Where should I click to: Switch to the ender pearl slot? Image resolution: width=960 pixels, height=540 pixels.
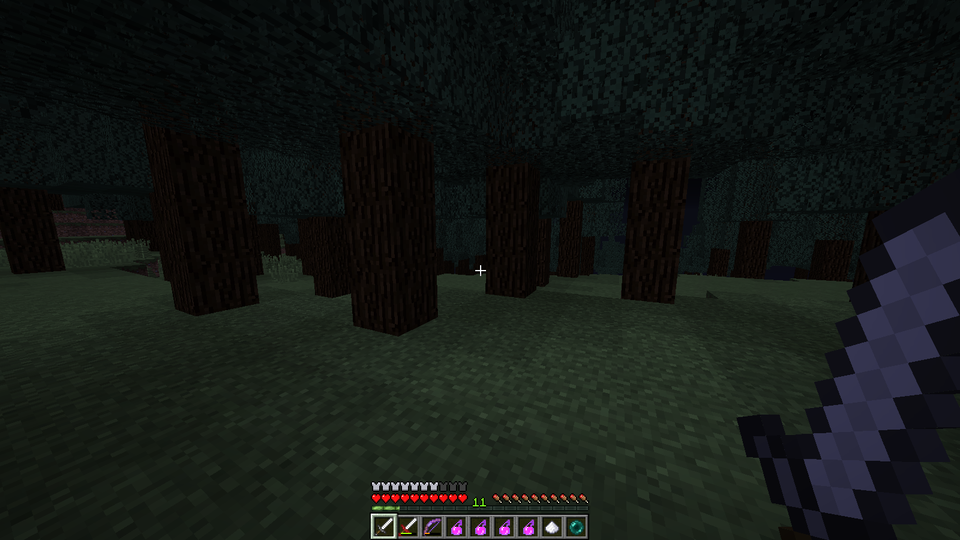point(576,526)
